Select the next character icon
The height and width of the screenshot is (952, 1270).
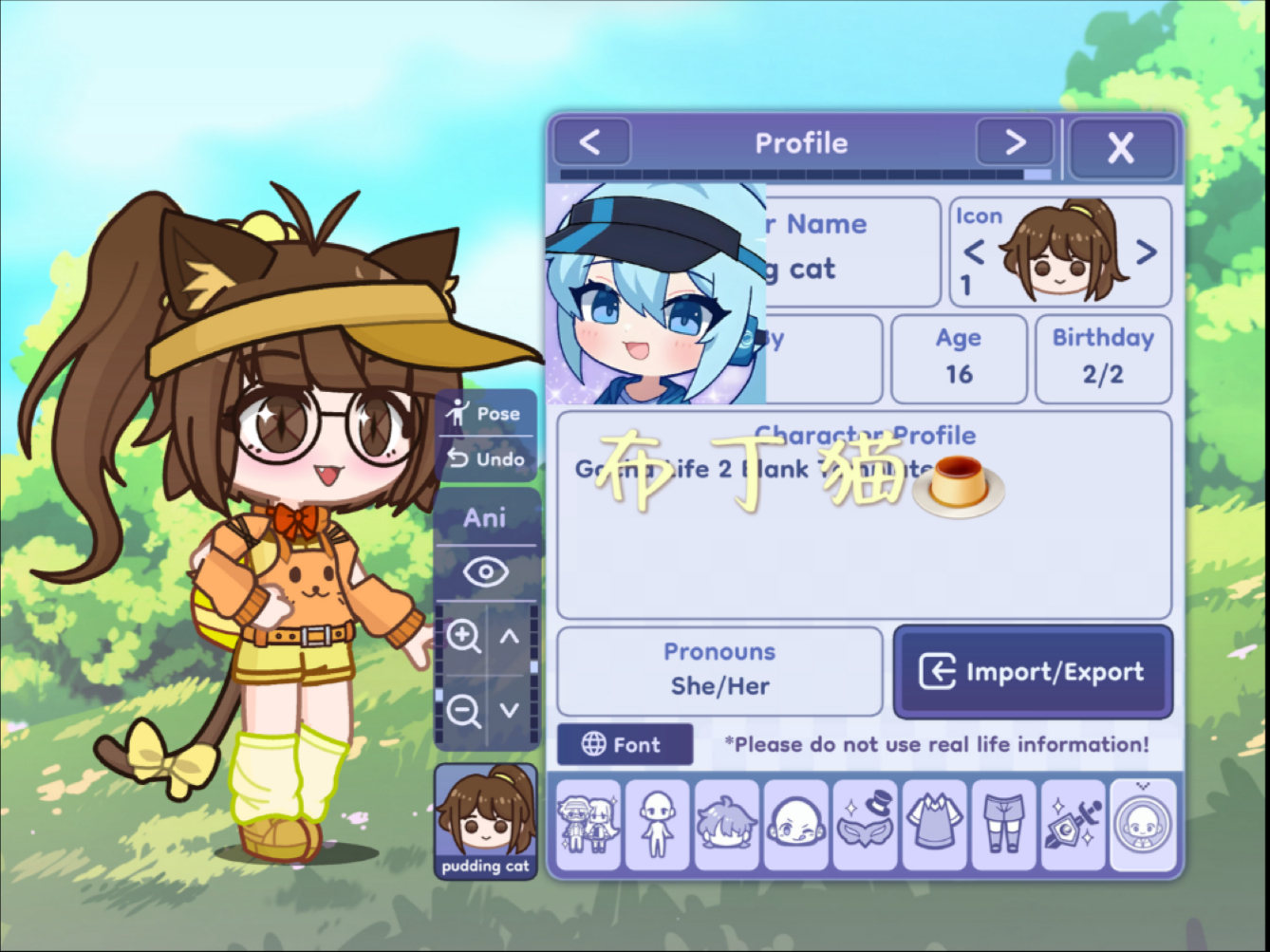[x=1147, y=252]
